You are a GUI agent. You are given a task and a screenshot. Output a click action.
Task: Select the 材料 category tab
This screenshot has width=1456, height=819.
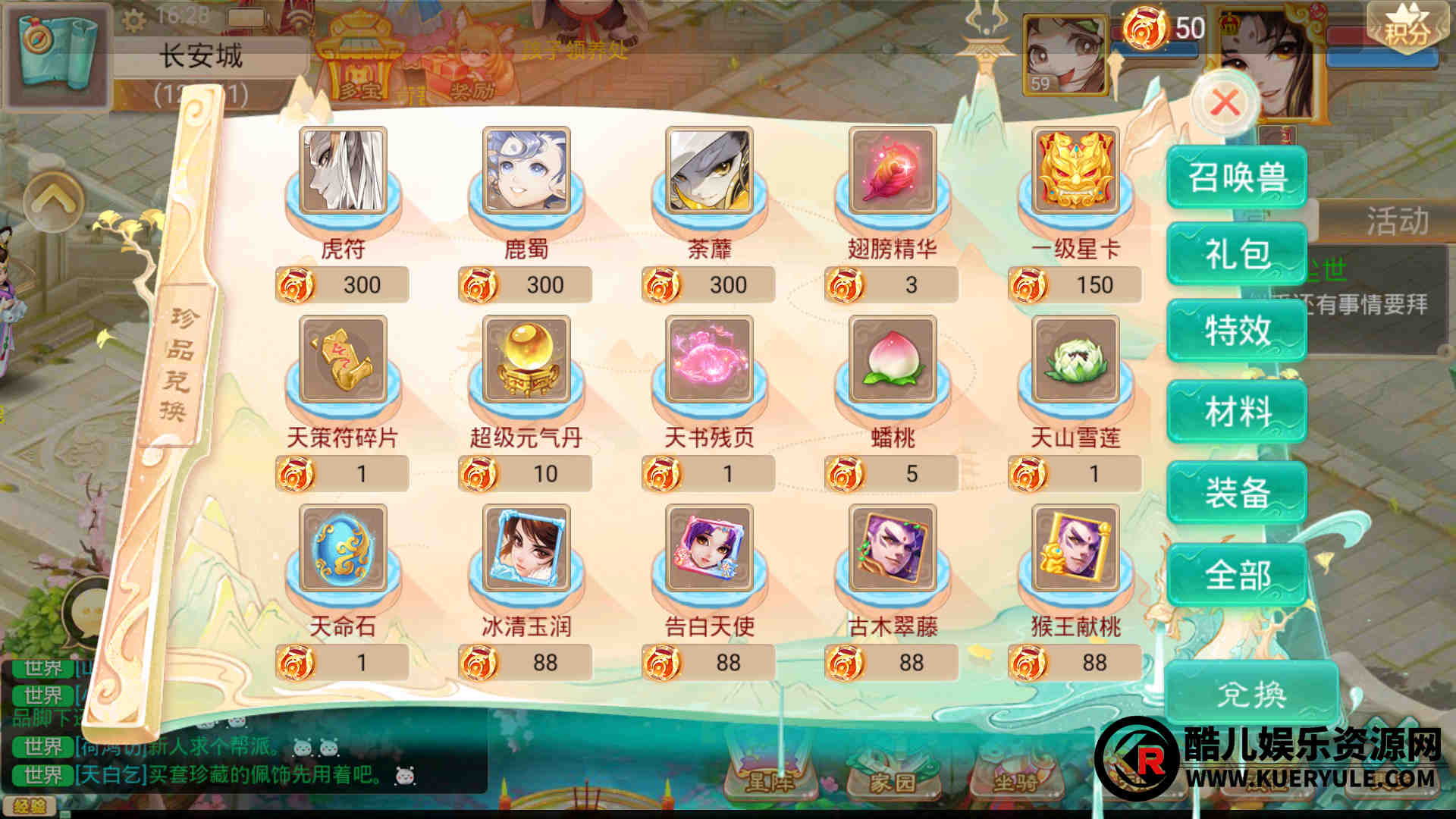pyautogui.click(x=1236, y=412)
